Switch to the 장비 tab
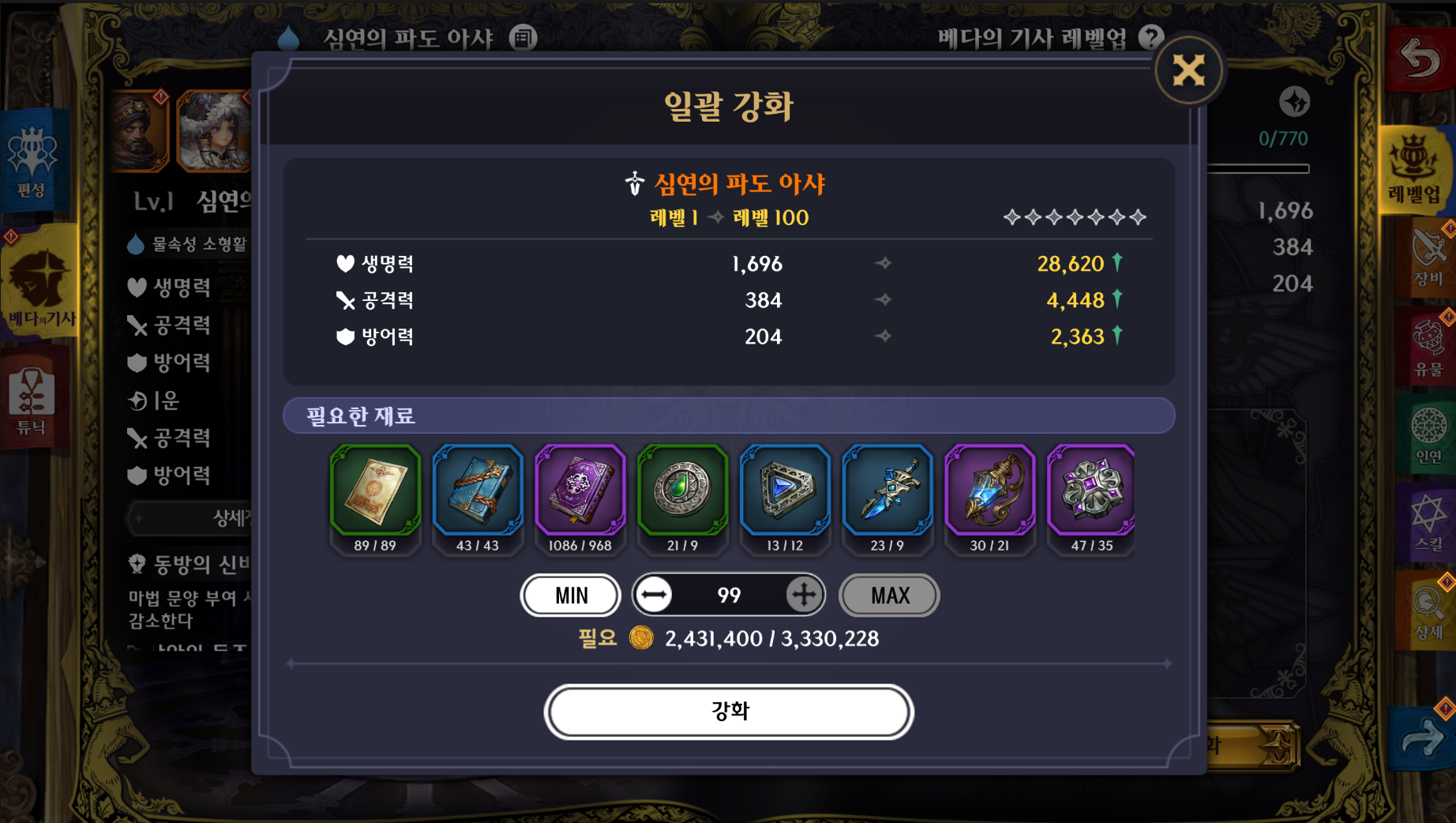Viewport: 1456px width, 823px height. [1428, 257]
